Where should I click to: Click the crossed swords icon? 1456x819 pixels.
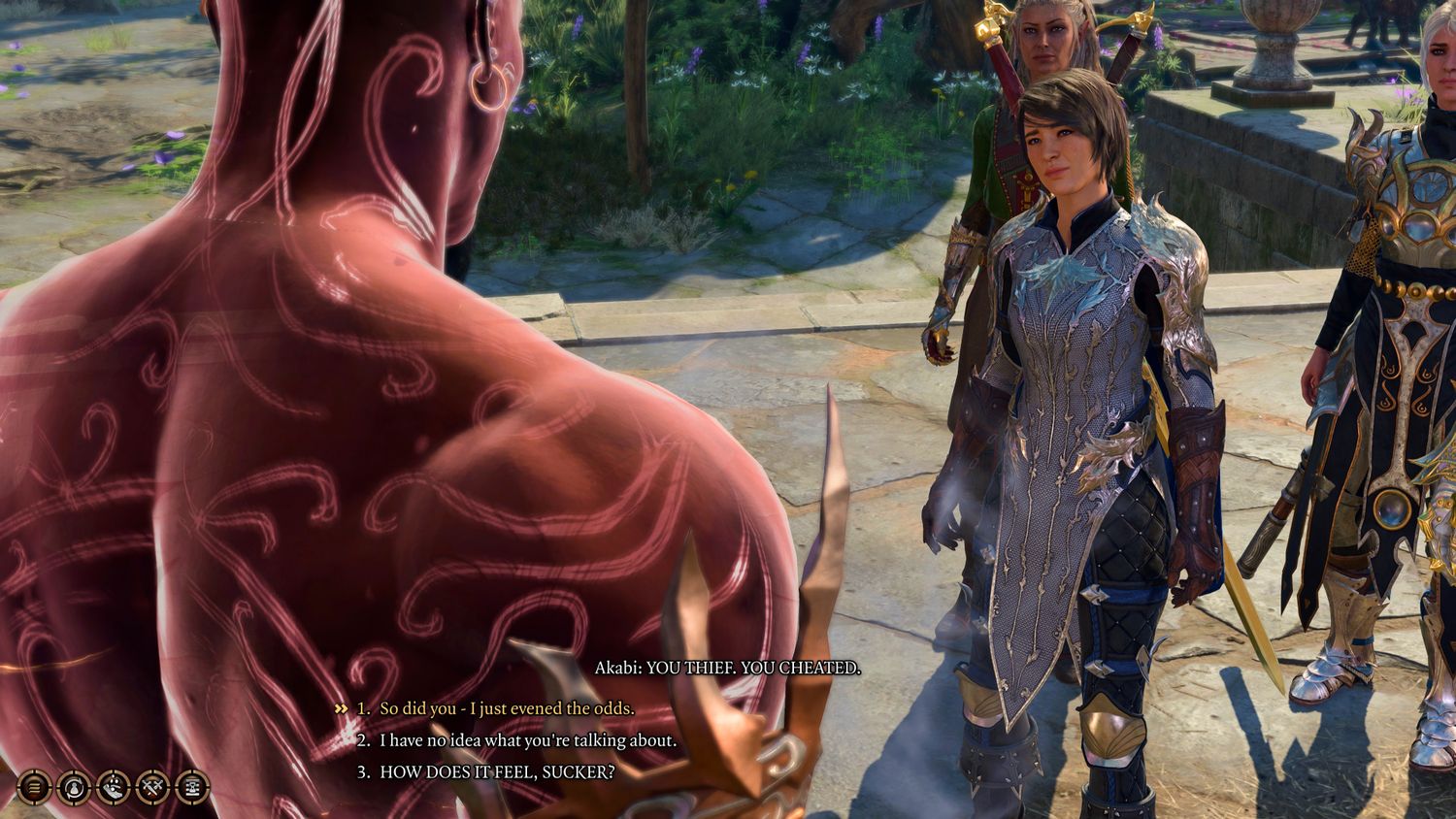click(152, 787)
